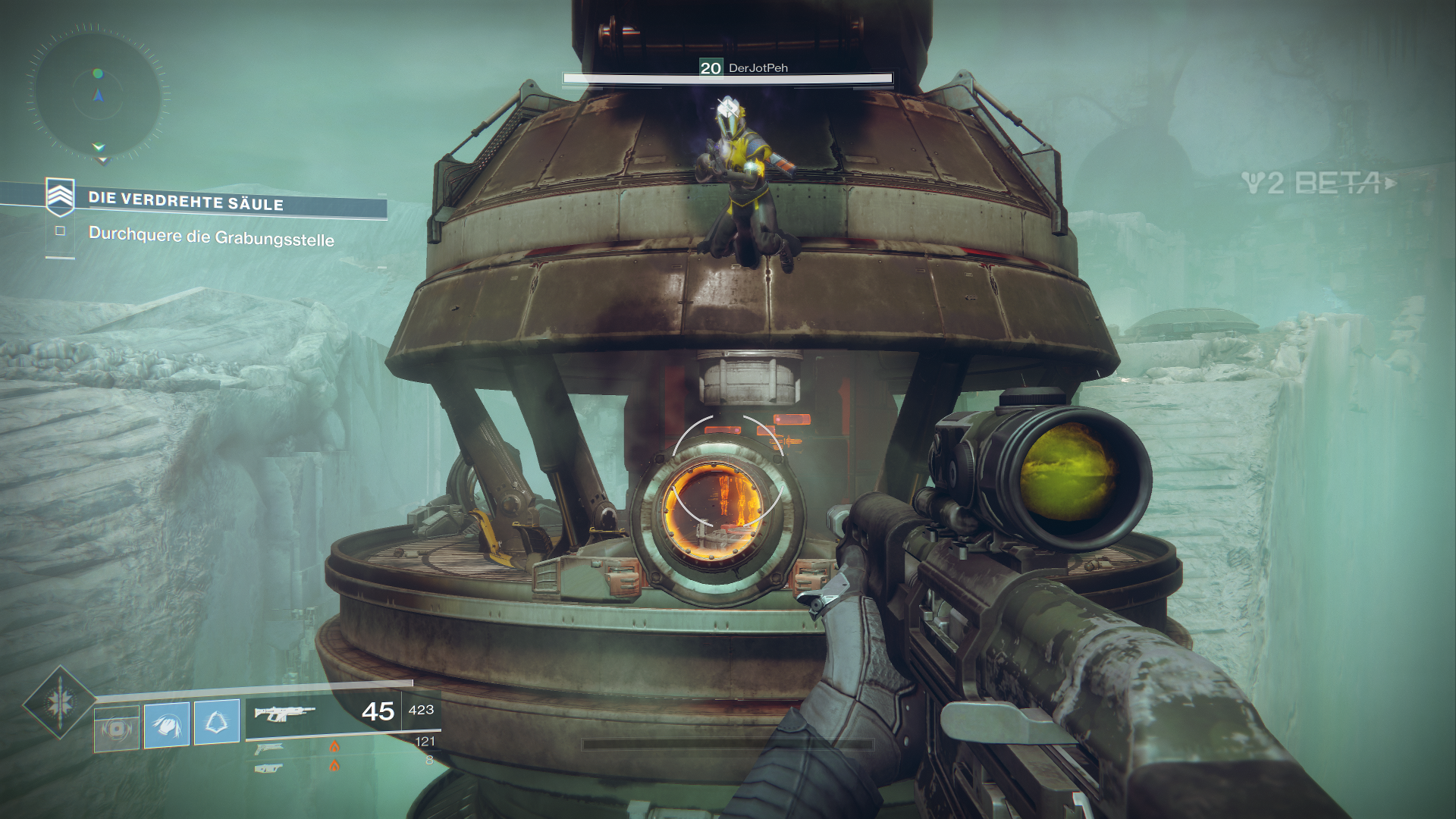1456x819 pixels.
Task: Use the recharging grenade ability icon
Action: click(117, 729)
